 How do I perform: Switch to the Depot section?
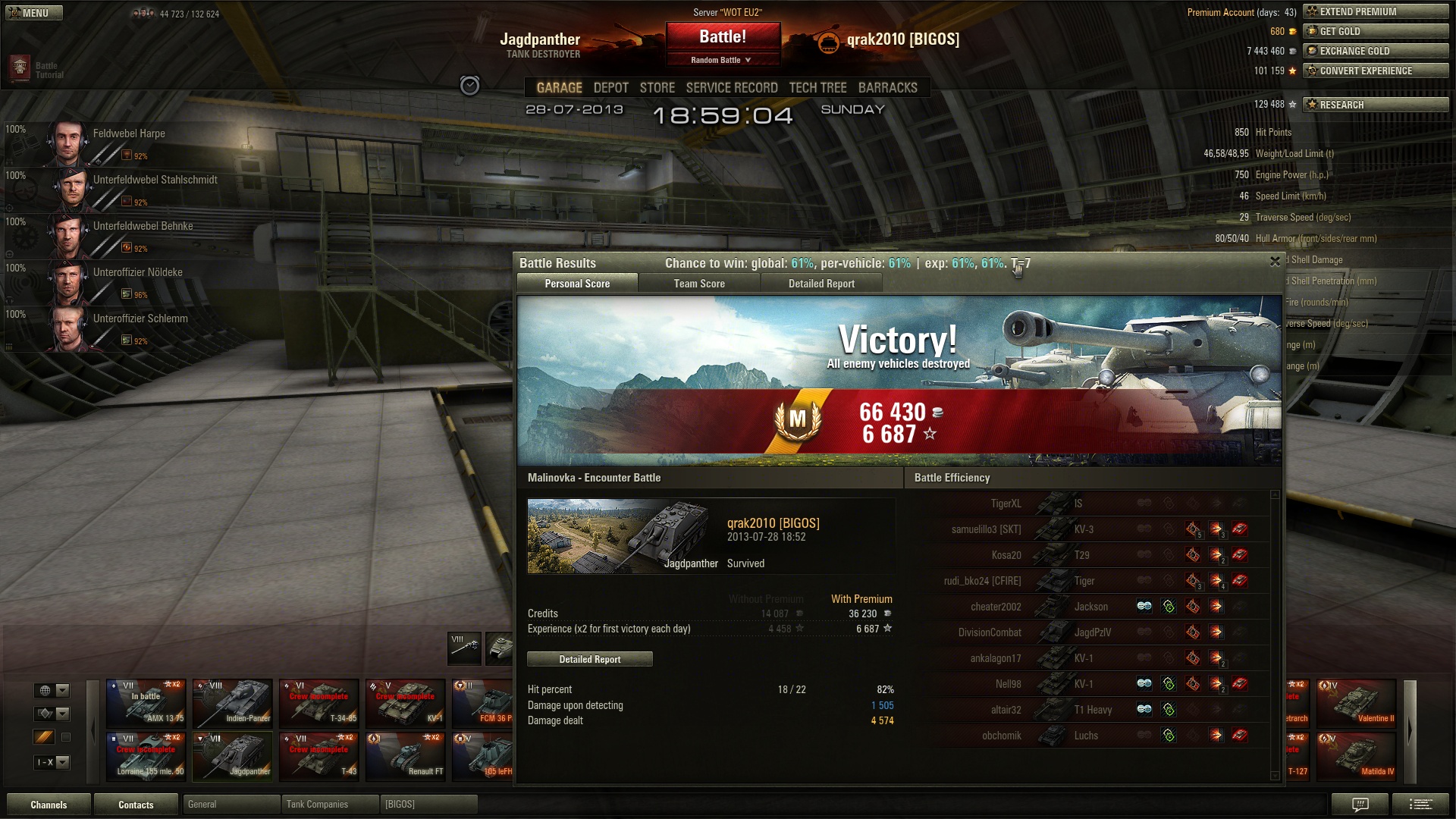pyautogui.click(x=610, y=88)
